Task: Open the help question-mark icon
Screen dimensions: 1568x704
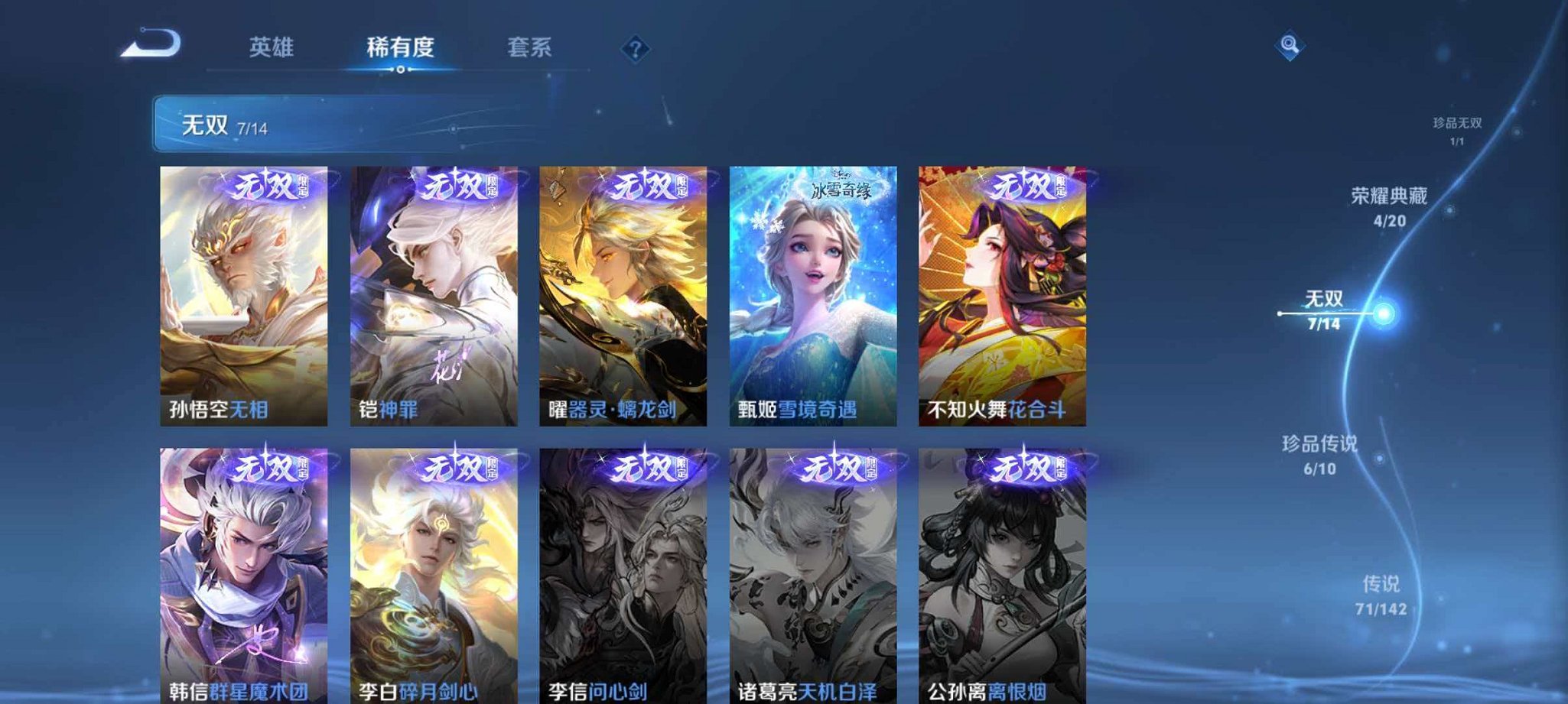Action: point(635,50)
